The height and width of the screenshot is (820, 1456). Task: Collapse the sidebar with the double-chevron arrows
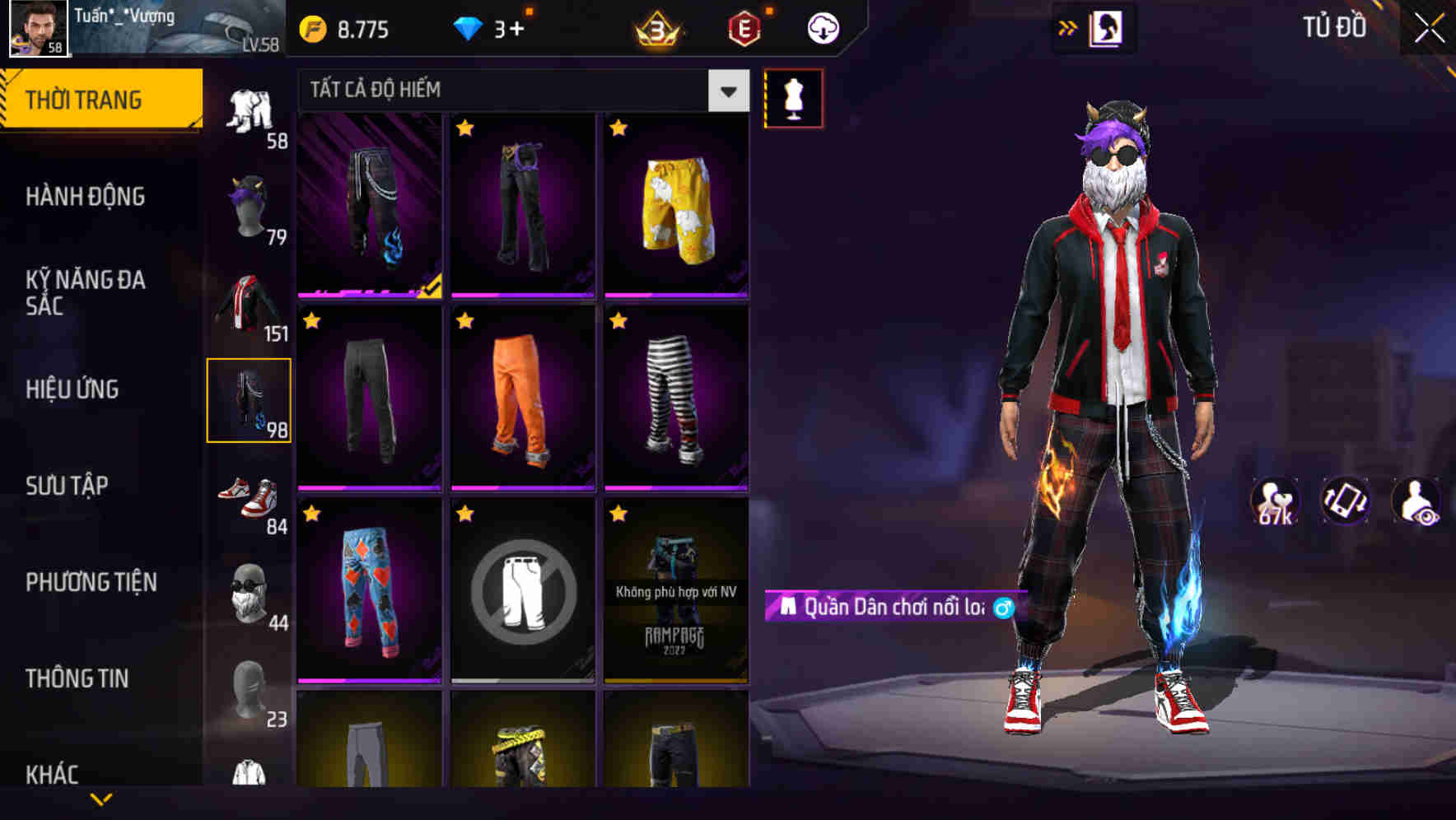[x=1068, y=27]
